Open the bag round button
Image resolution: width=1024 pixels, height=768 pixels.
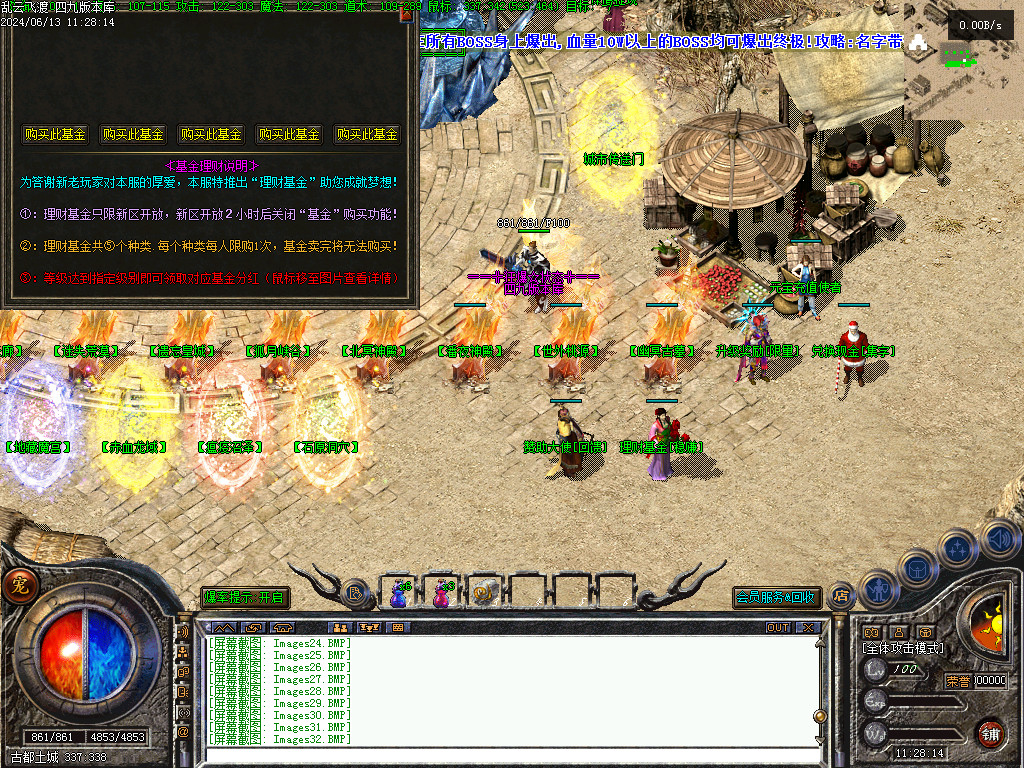pos(916,568)
